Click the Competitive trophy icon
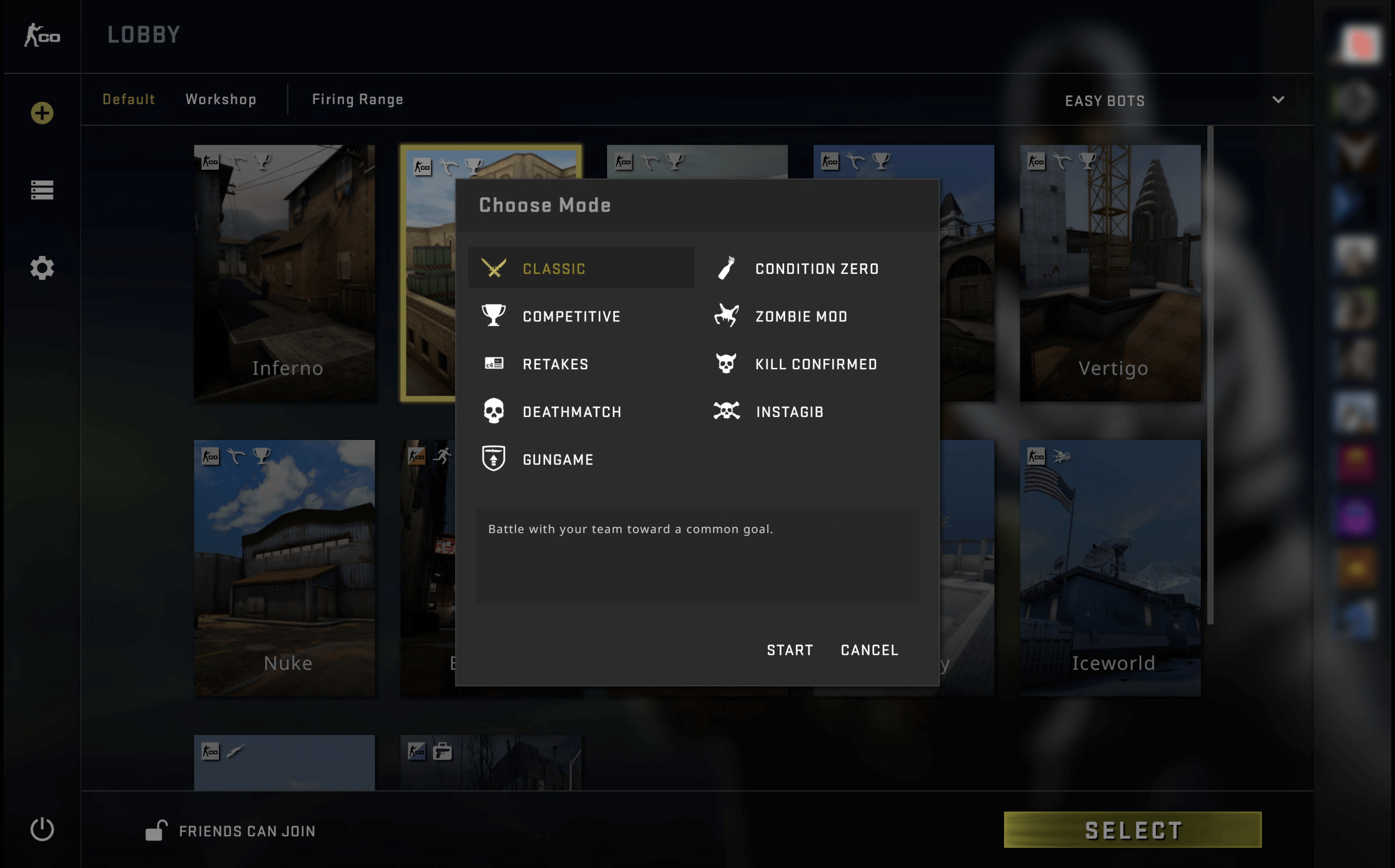This screenshot has height=868, width=1395. (494, 316)
